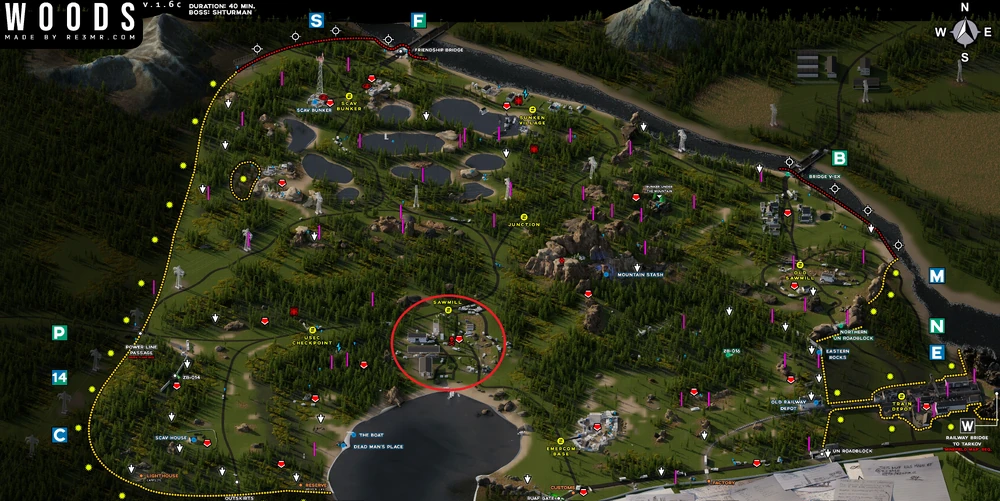Select the Emercom Base yellow marker

(x=561, y=441)
